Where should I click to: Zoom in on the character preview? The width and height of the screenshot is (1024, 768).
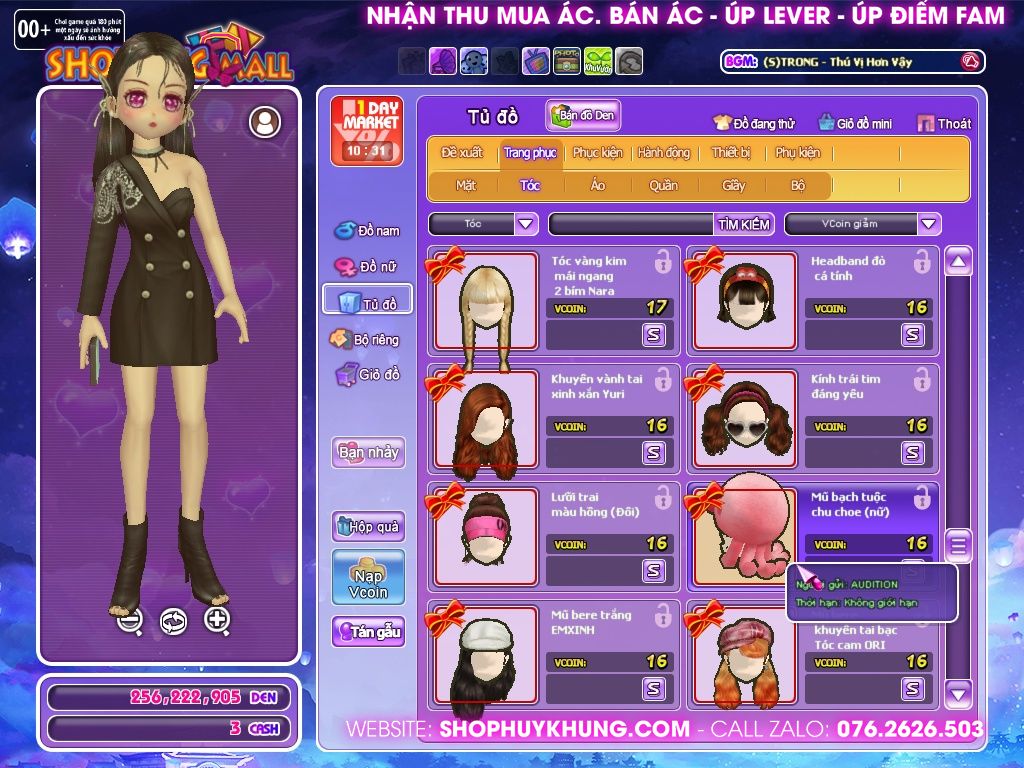(217, 620)
